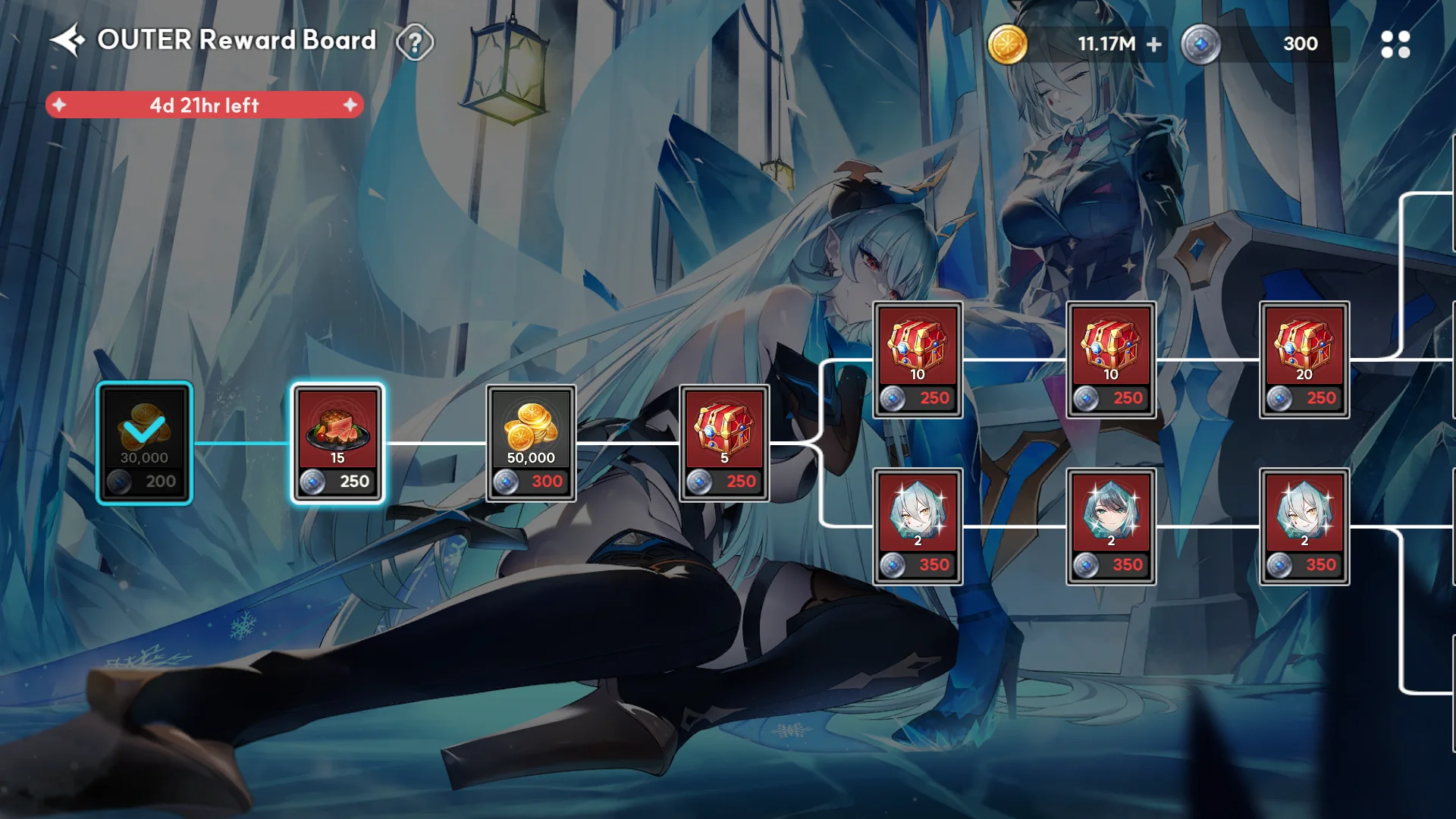Screen dimensions: 1456x819
Task: Add more gold with the plus button
Action: coord(1153,45)
